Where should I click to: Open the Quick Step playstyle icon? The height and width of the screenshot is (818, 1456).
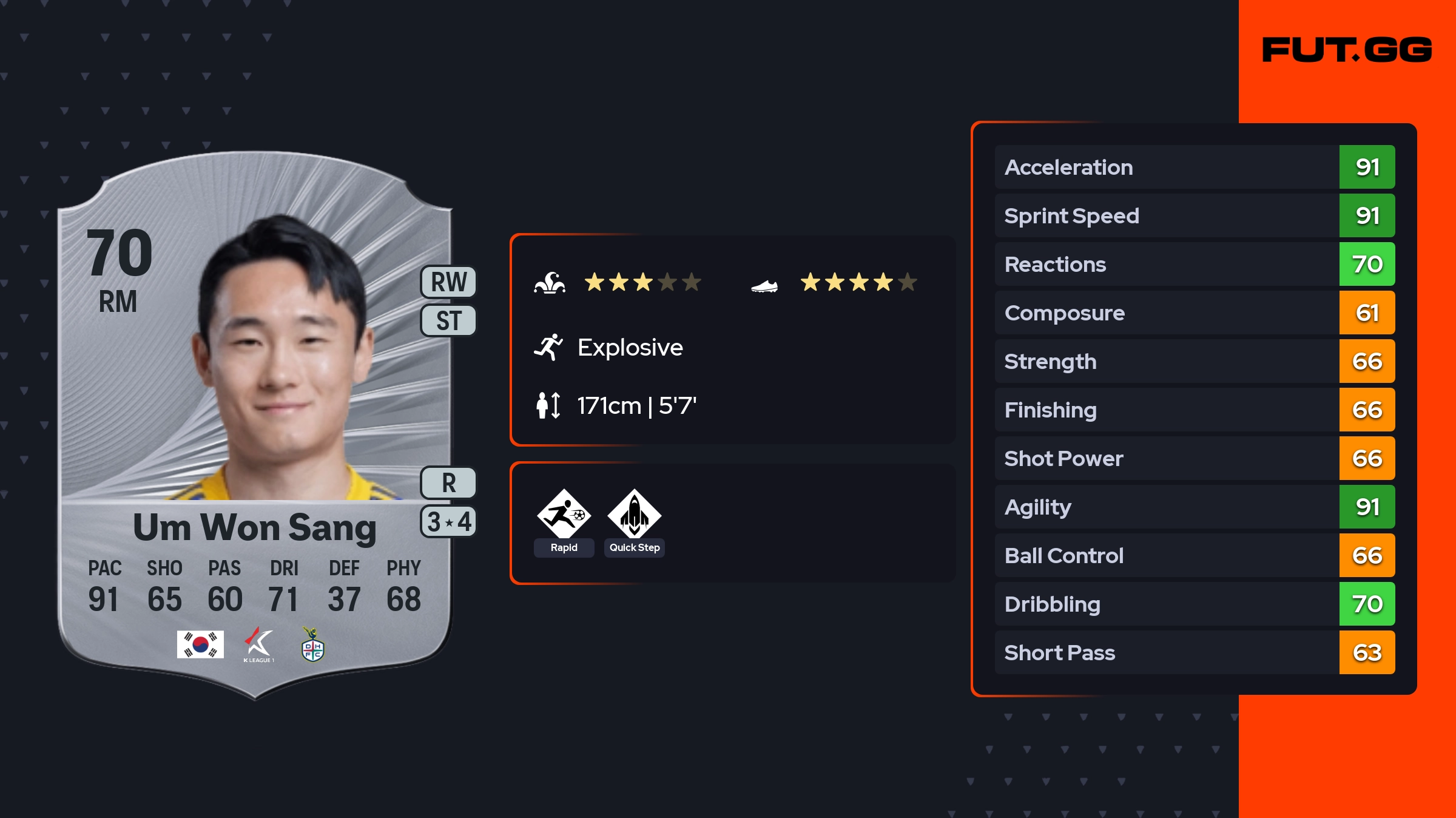634,515
